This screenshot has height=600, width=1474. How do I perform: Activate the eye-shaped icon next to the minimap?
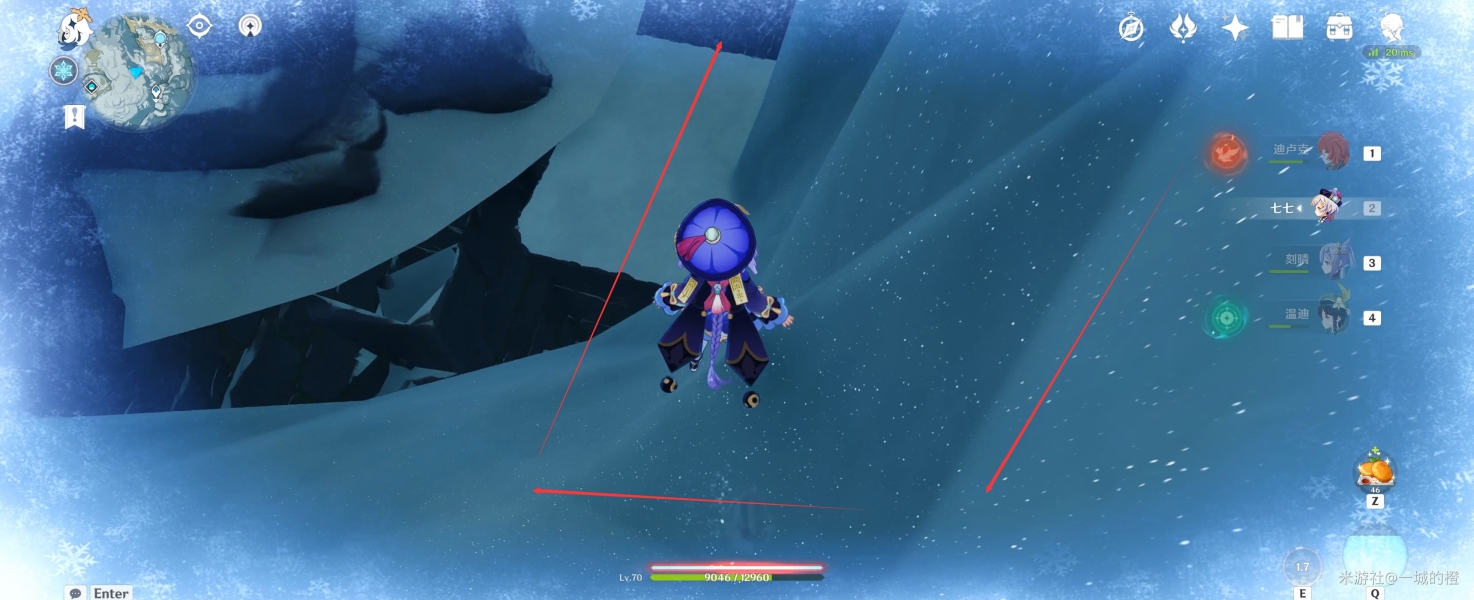pos(200,26)
